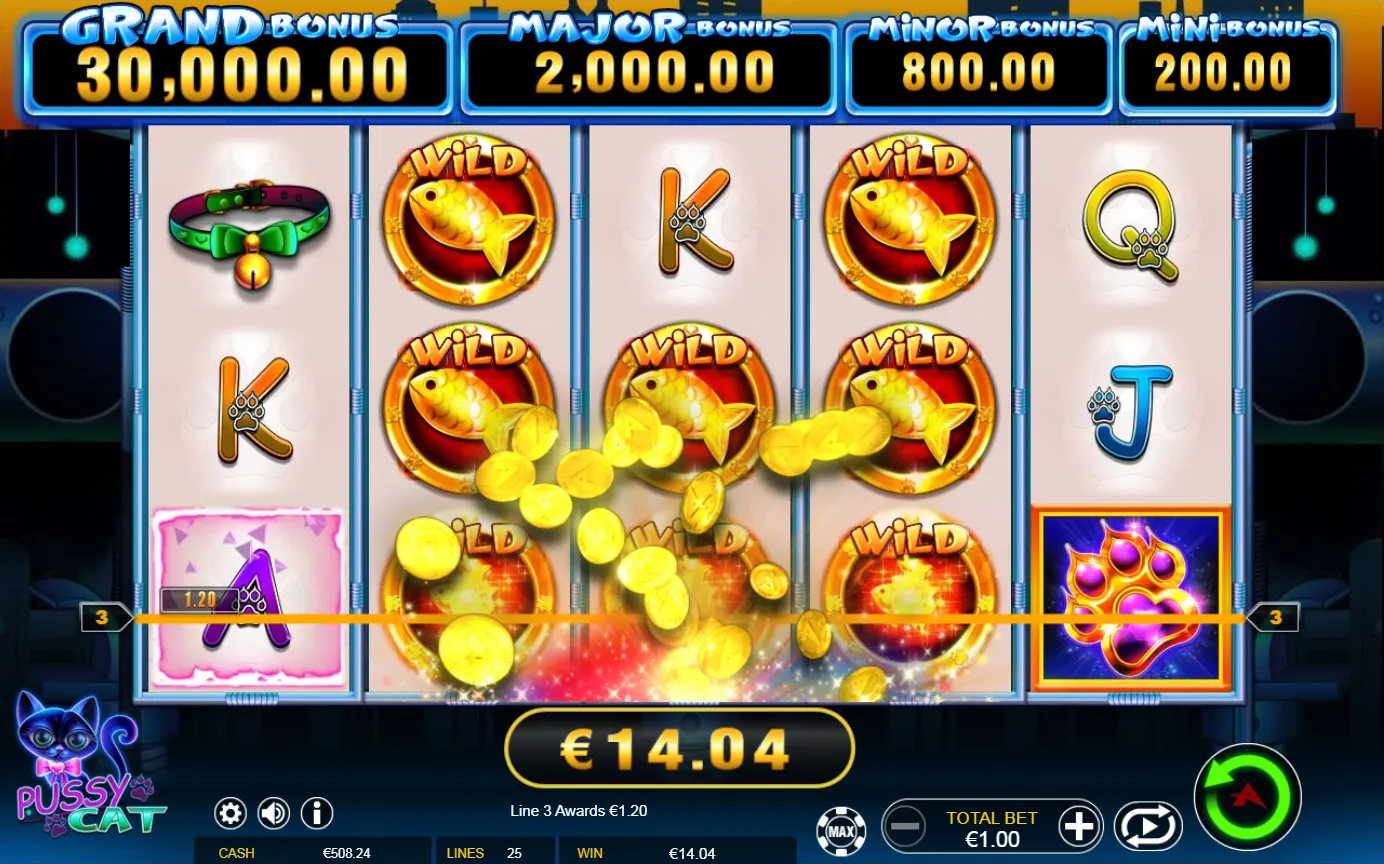Click the €14.04 win display banner
This screenshot has height=864, width=1384.
point(679,746)
